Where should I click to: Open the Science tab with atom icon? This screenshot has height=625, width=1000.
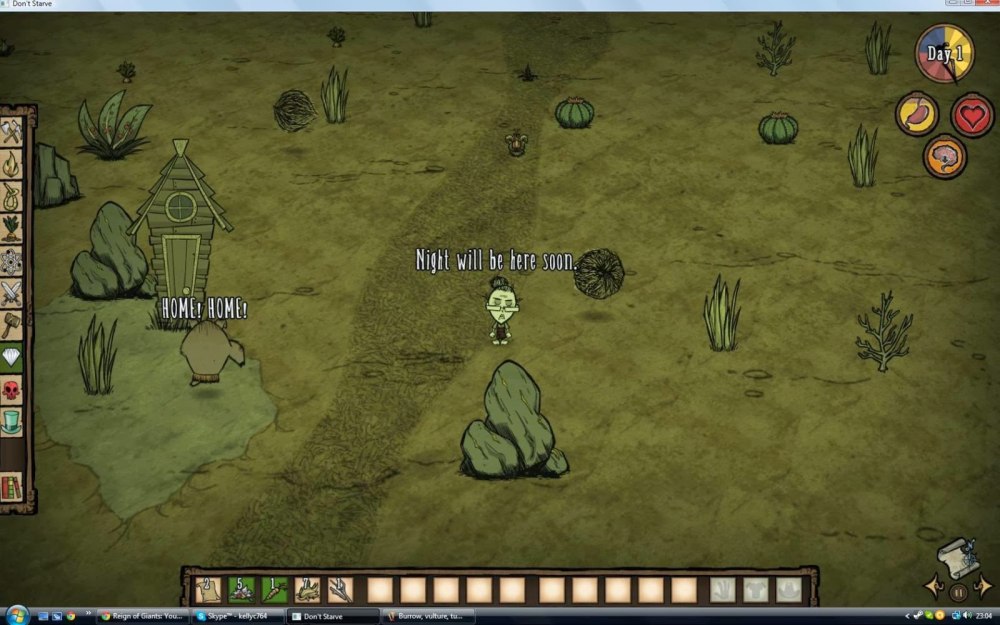coord(12,261)
